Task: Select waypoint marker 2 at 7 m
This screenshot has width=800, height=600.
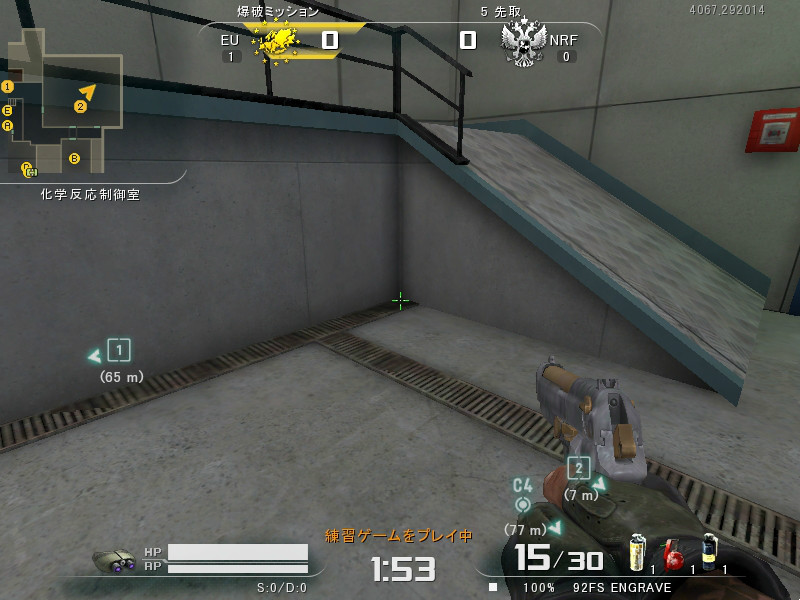Action: (578, 468)
